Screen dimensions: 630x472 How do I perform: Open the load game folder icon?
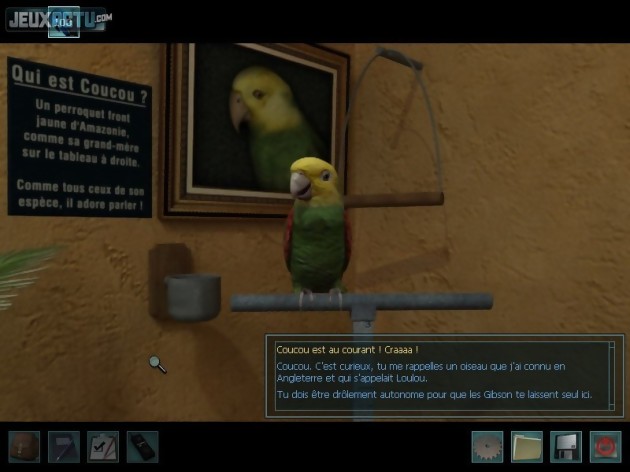[x=527, y=446]
